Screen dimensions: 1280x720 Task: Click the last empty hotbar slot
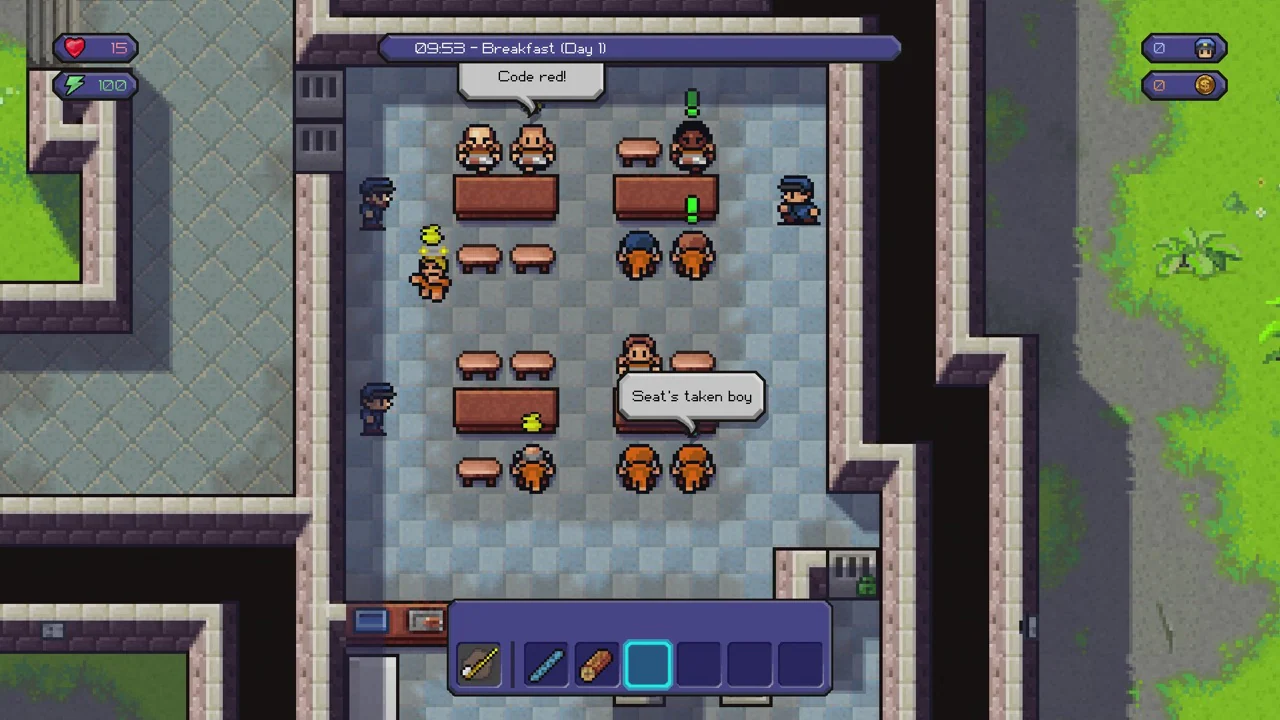pos(800,663)
